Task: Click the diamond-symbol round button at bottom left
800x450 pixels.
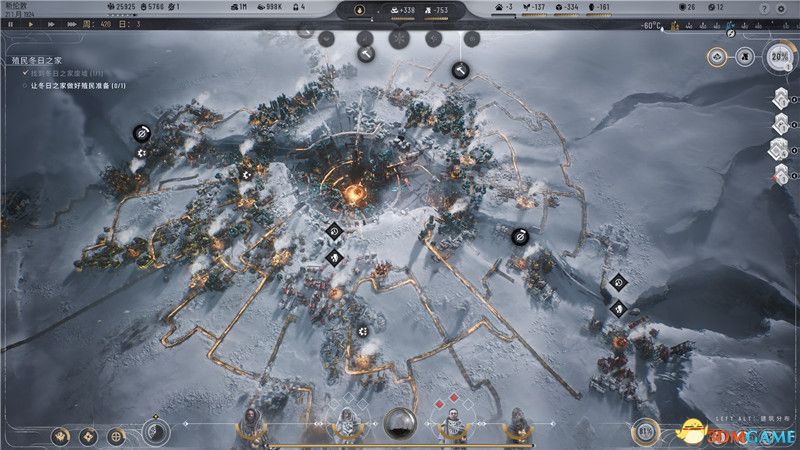Action: pos(90,435)
